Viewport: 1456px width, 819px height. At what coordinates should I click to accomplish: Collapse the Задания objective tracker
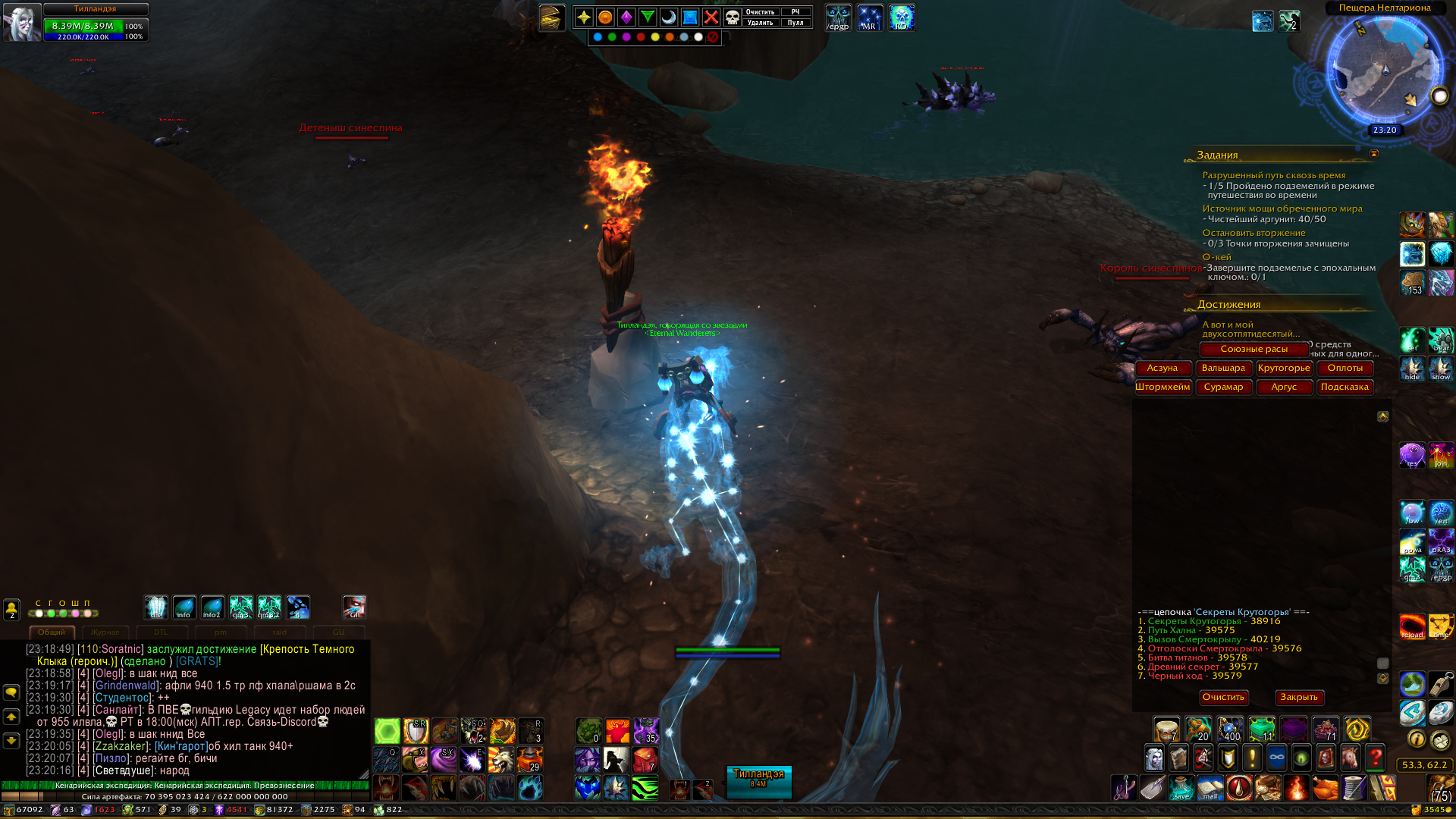click(1373, 154)
